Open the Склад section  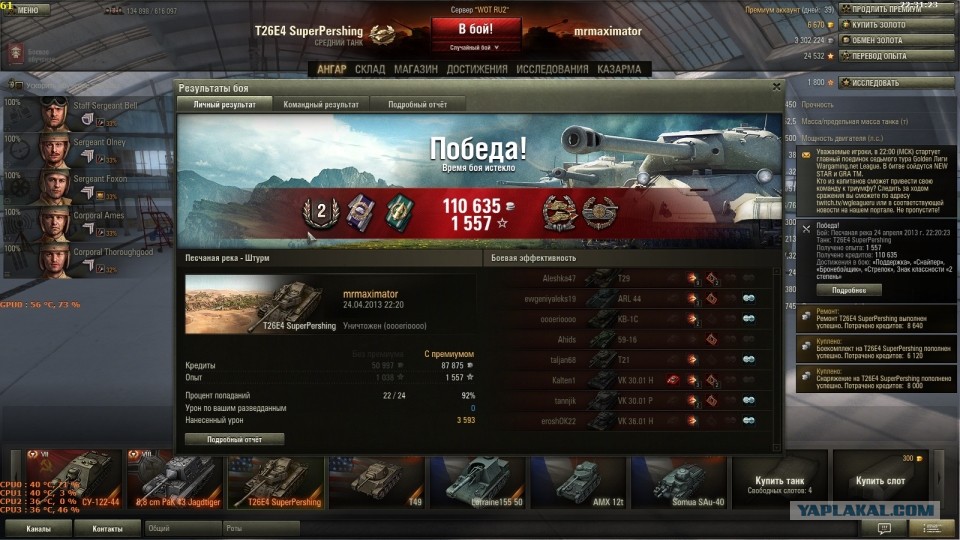click(370, 69)
